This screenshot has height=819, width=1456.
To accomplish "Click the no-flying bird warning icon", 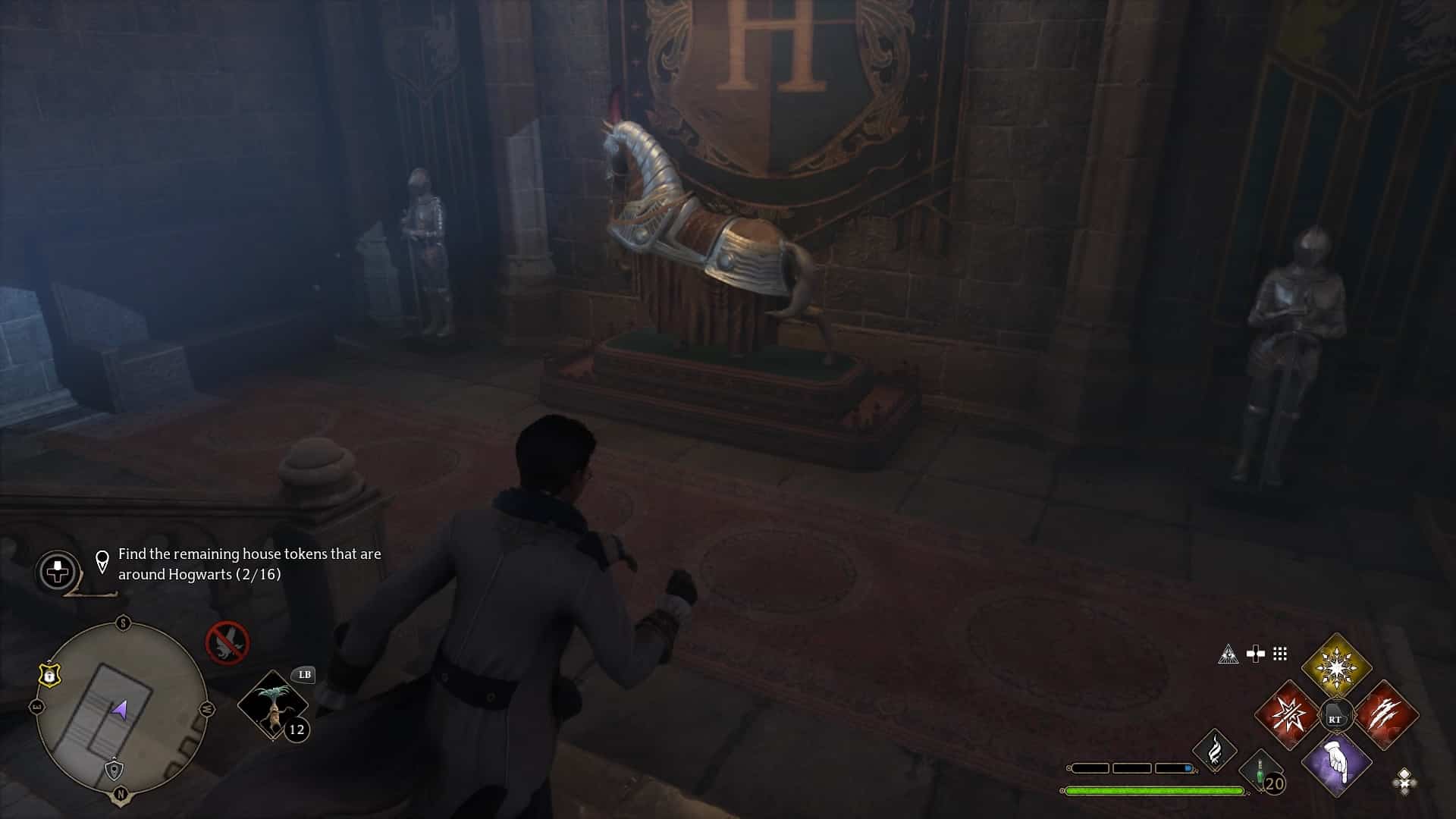I will 227,642.
